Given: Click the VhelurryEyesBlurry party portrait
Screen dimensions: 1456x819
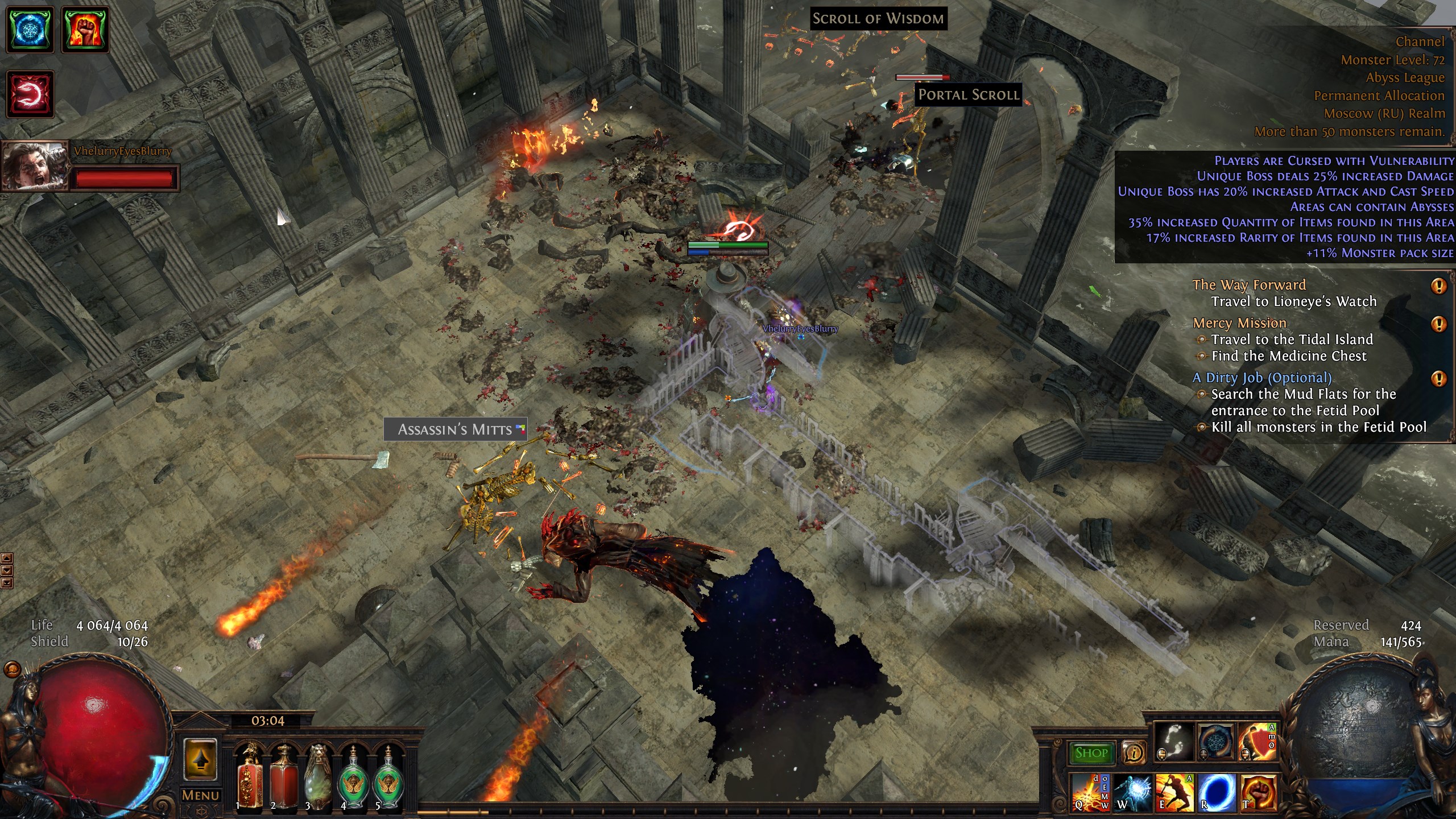Looking at the screenshot, I should [35, 166].
